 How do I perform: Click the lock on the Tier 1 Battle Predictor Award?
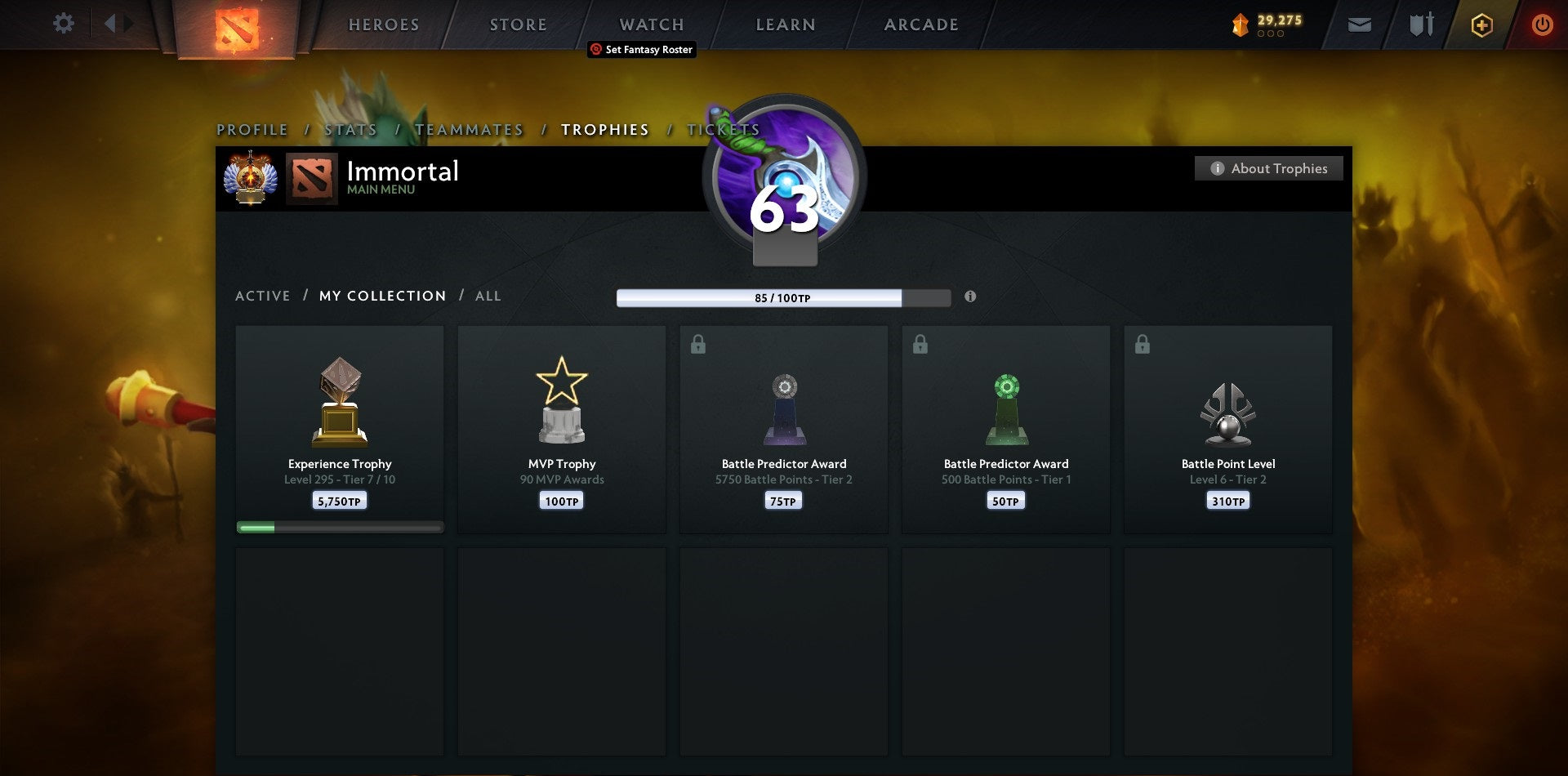(x=920, y=344)
